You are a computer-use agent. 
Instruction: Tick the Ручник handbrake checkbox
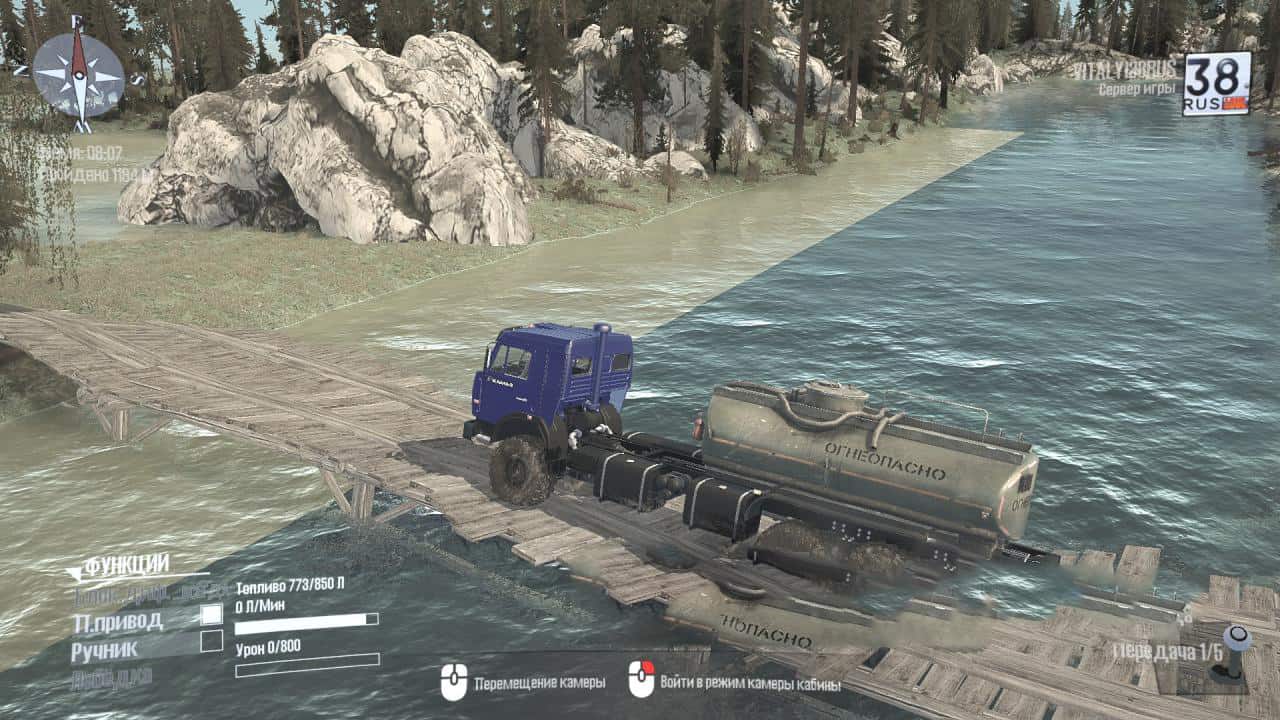[211, 642]
